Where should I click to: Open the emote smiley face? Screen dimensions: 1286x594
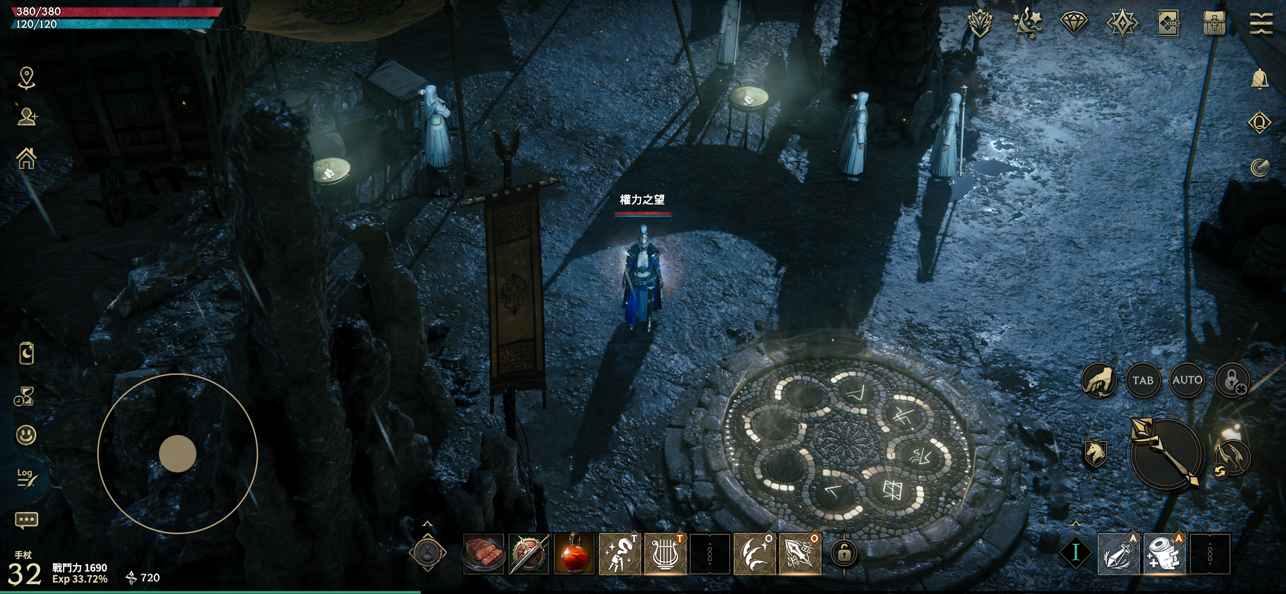click(x=26, y=435)
